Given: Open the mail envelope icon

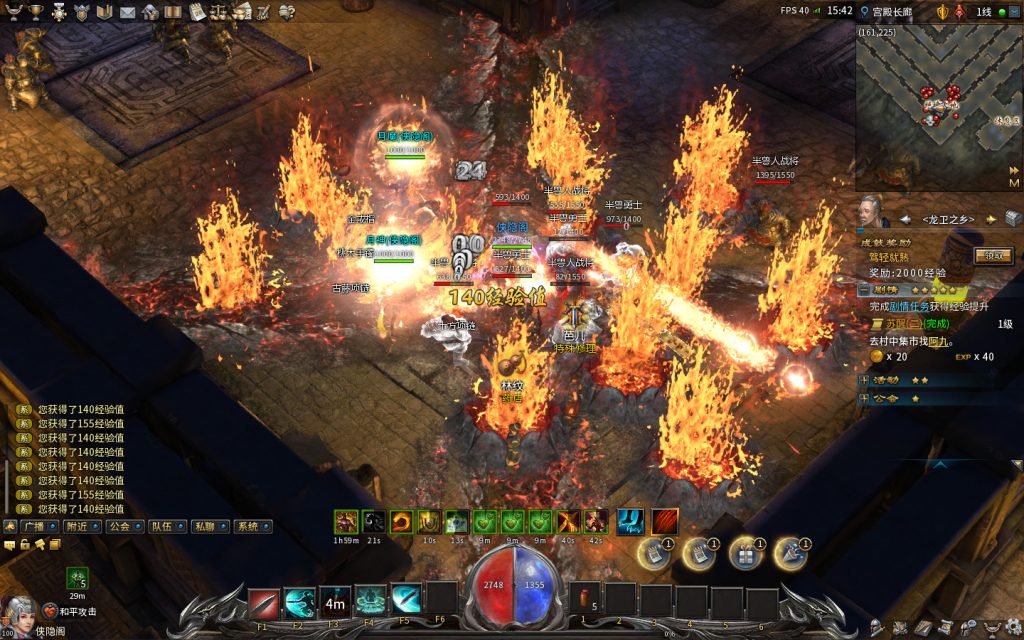Looking at the screenshot, I should click(127, 12).
